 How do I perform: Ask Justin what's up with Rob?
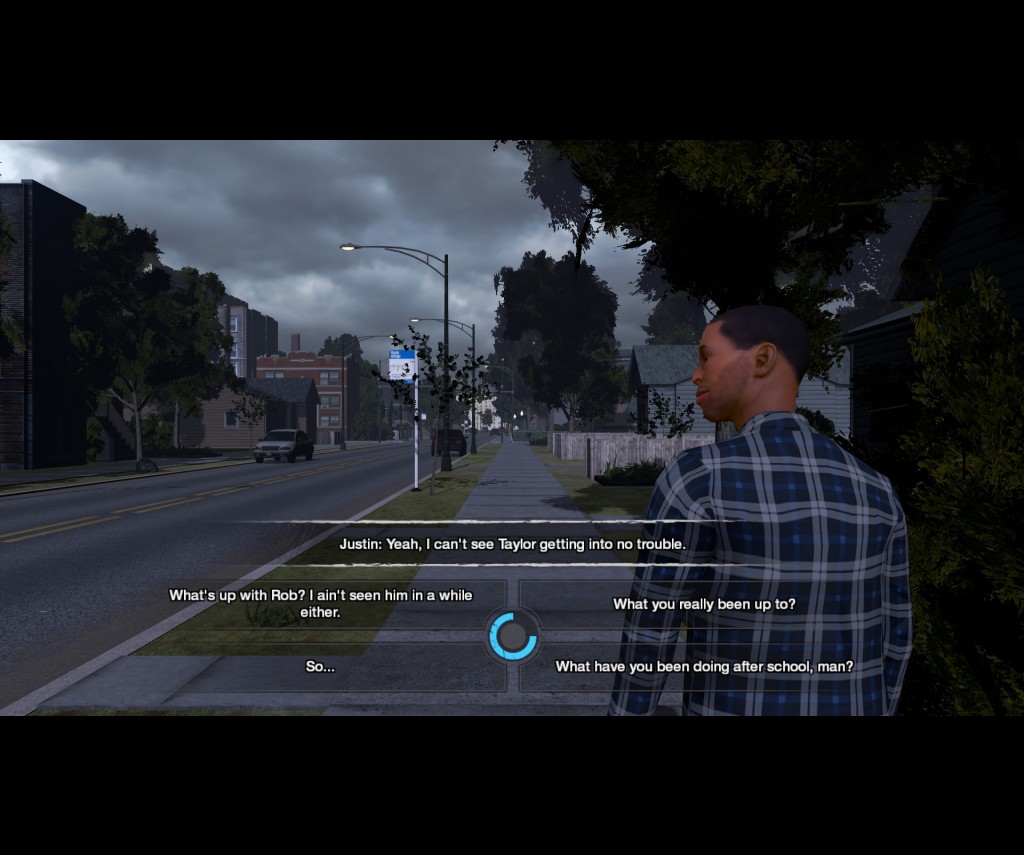coord(320,603)
